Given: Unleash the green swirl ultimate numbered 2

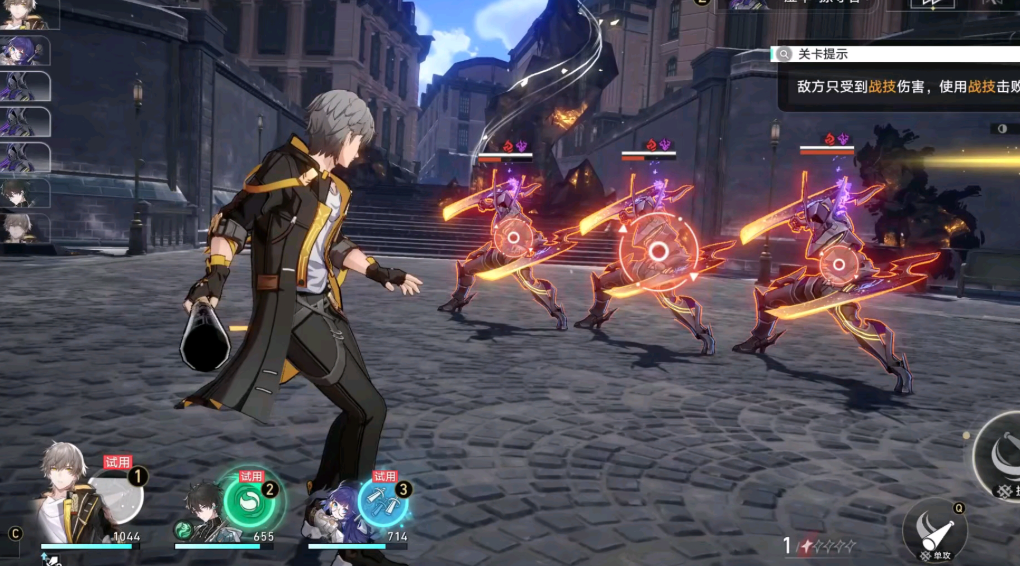Looking at the screenshot, I should 250,498.
